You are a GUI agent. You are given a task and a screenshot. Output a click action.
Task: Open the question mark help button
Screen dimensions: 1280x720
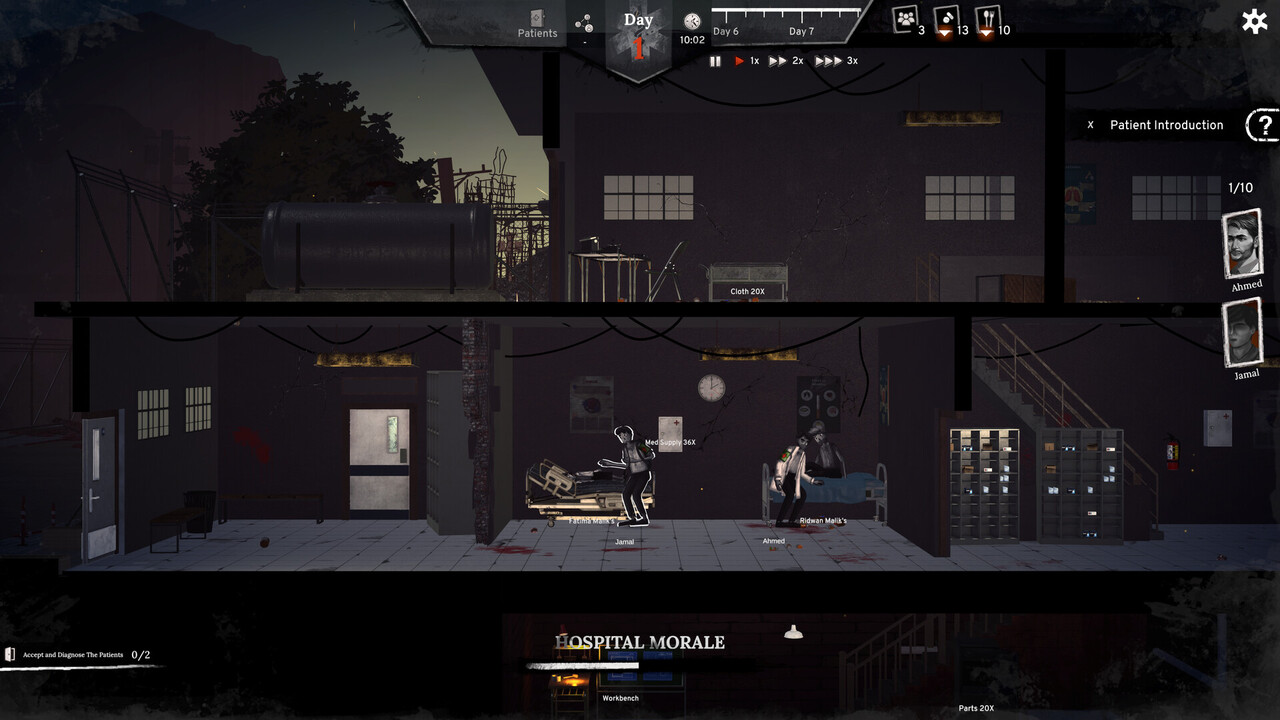pos(1264,125)
